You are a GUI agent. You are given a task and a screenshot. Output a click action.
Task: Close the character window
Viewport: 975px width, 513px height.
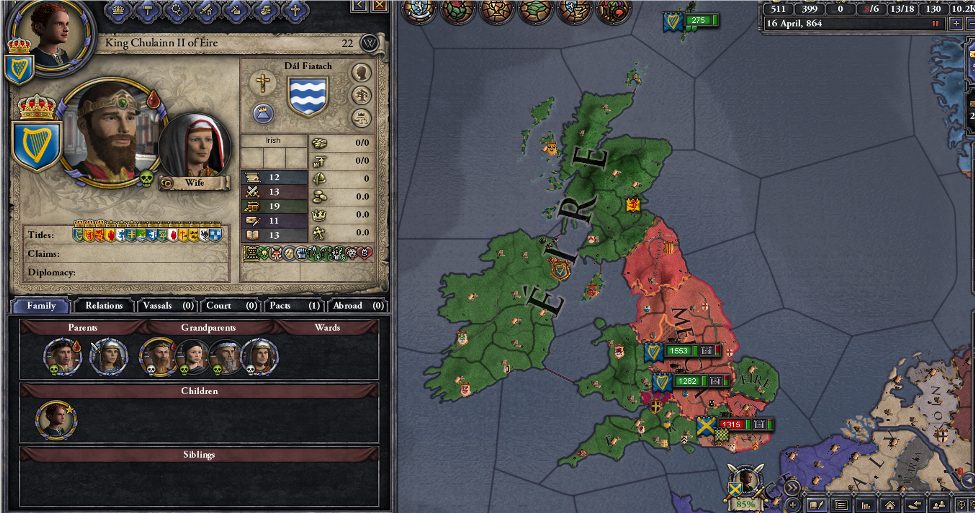click(x=370, y=43)
